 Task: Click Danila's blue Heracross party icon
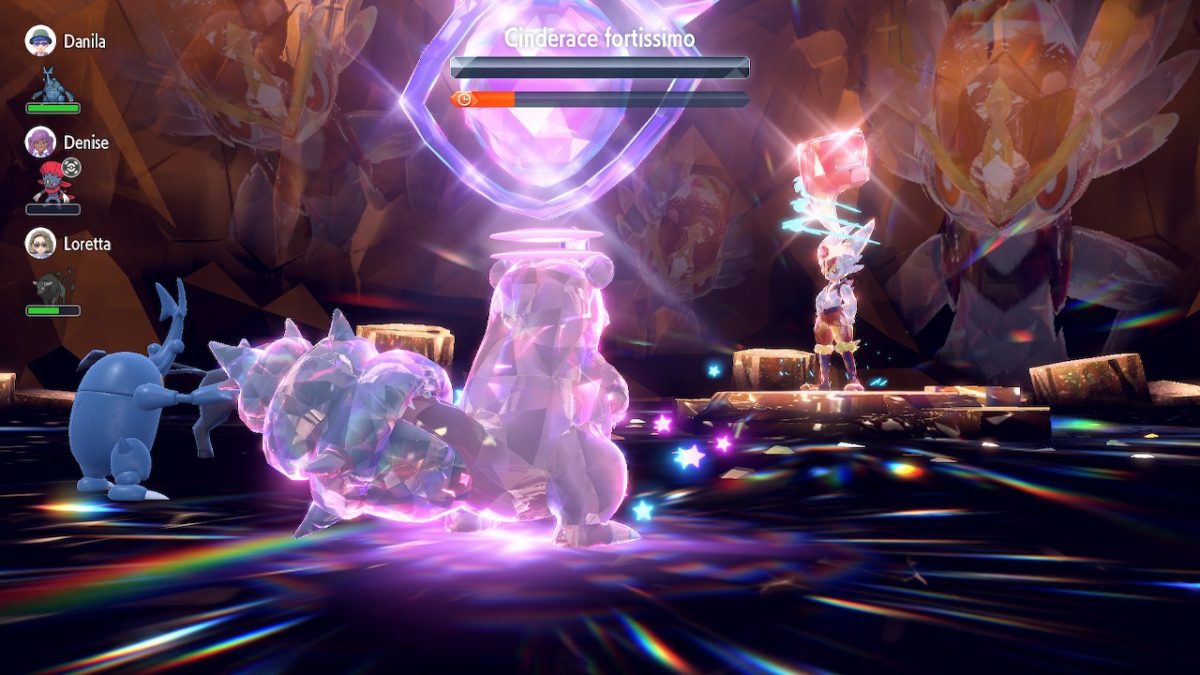point(53,84)
